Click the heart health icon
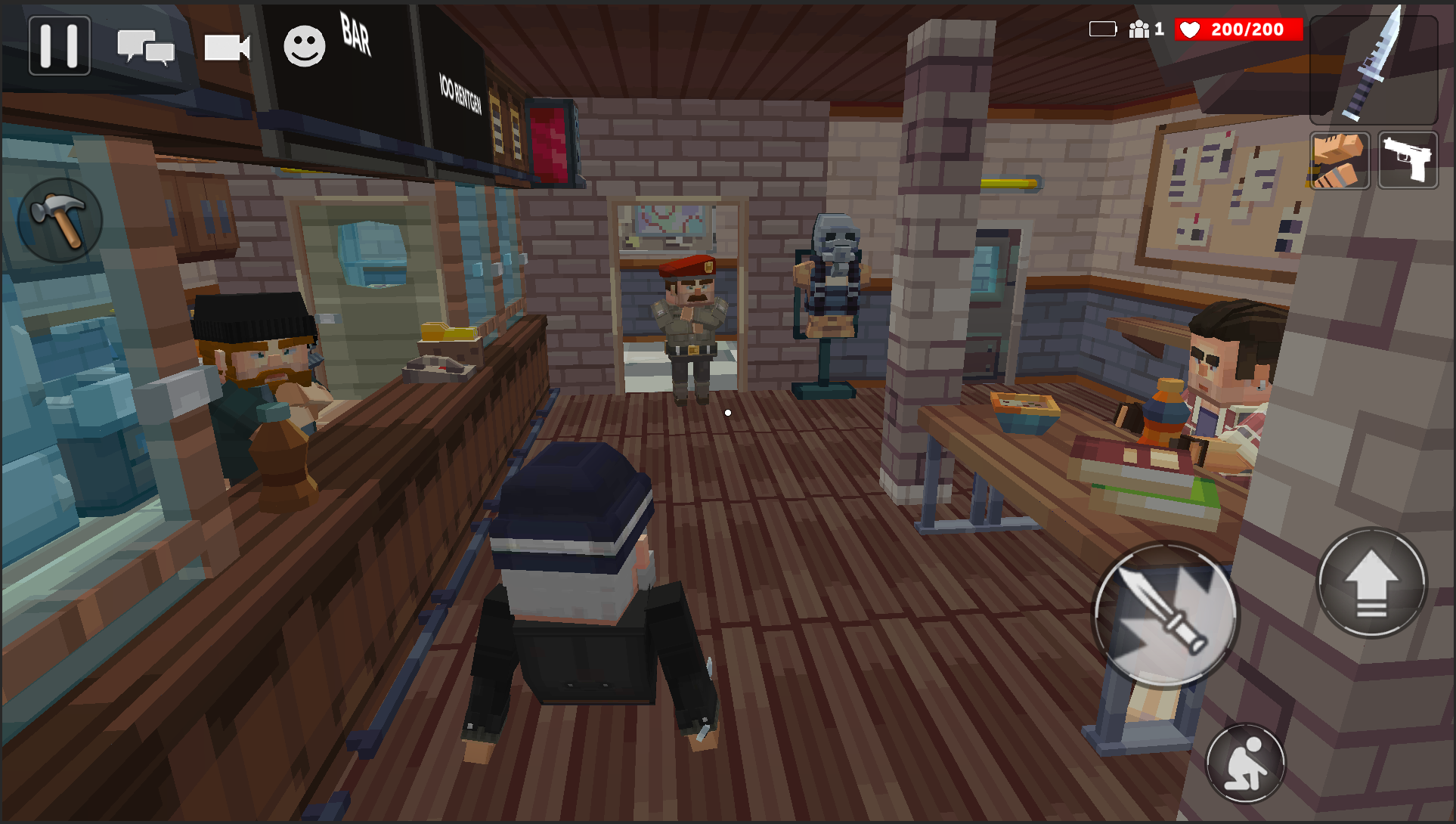 click(1191, 30)
